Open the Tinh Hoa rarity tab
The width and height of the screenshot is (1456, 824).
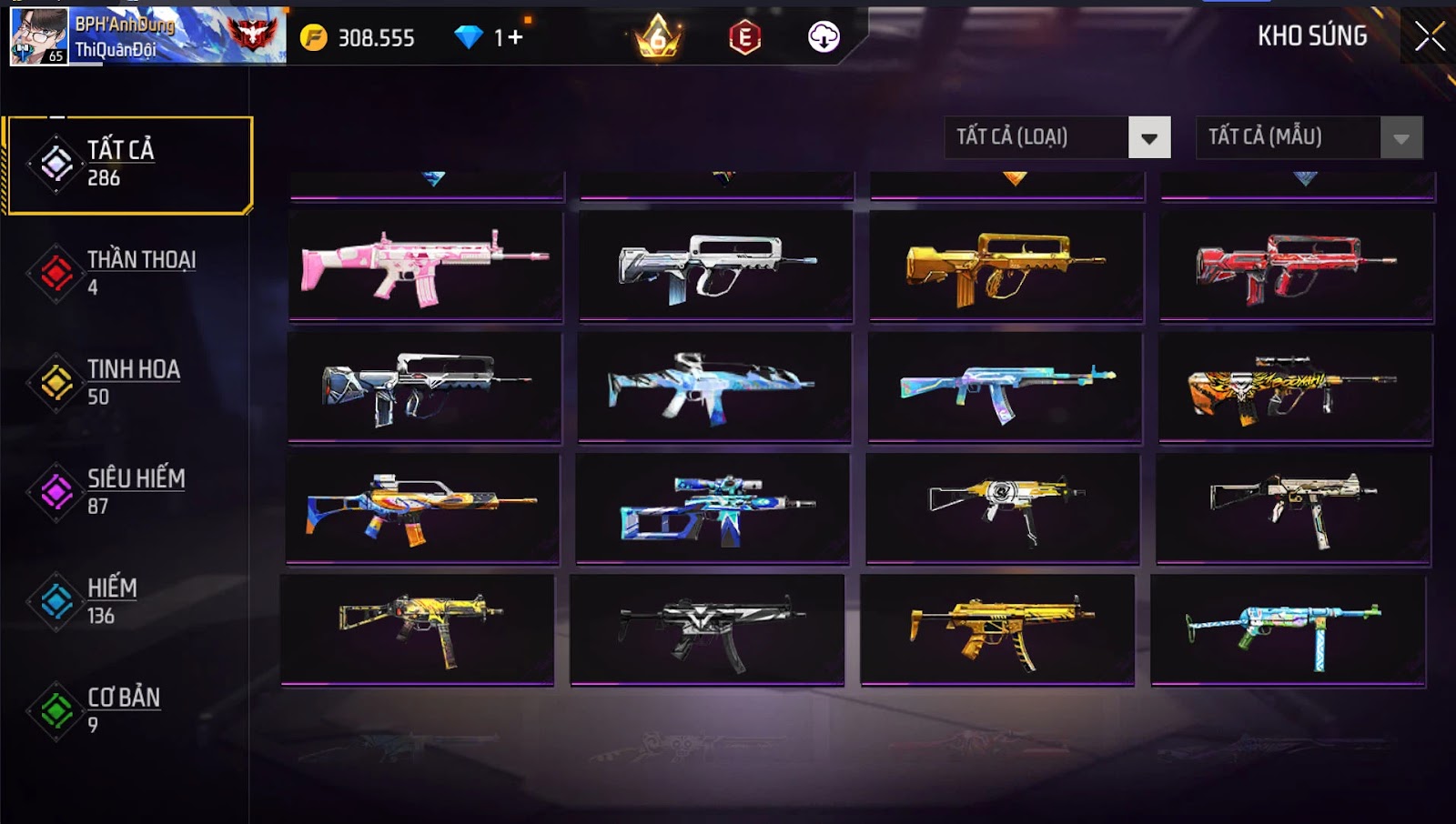point(127,382)
